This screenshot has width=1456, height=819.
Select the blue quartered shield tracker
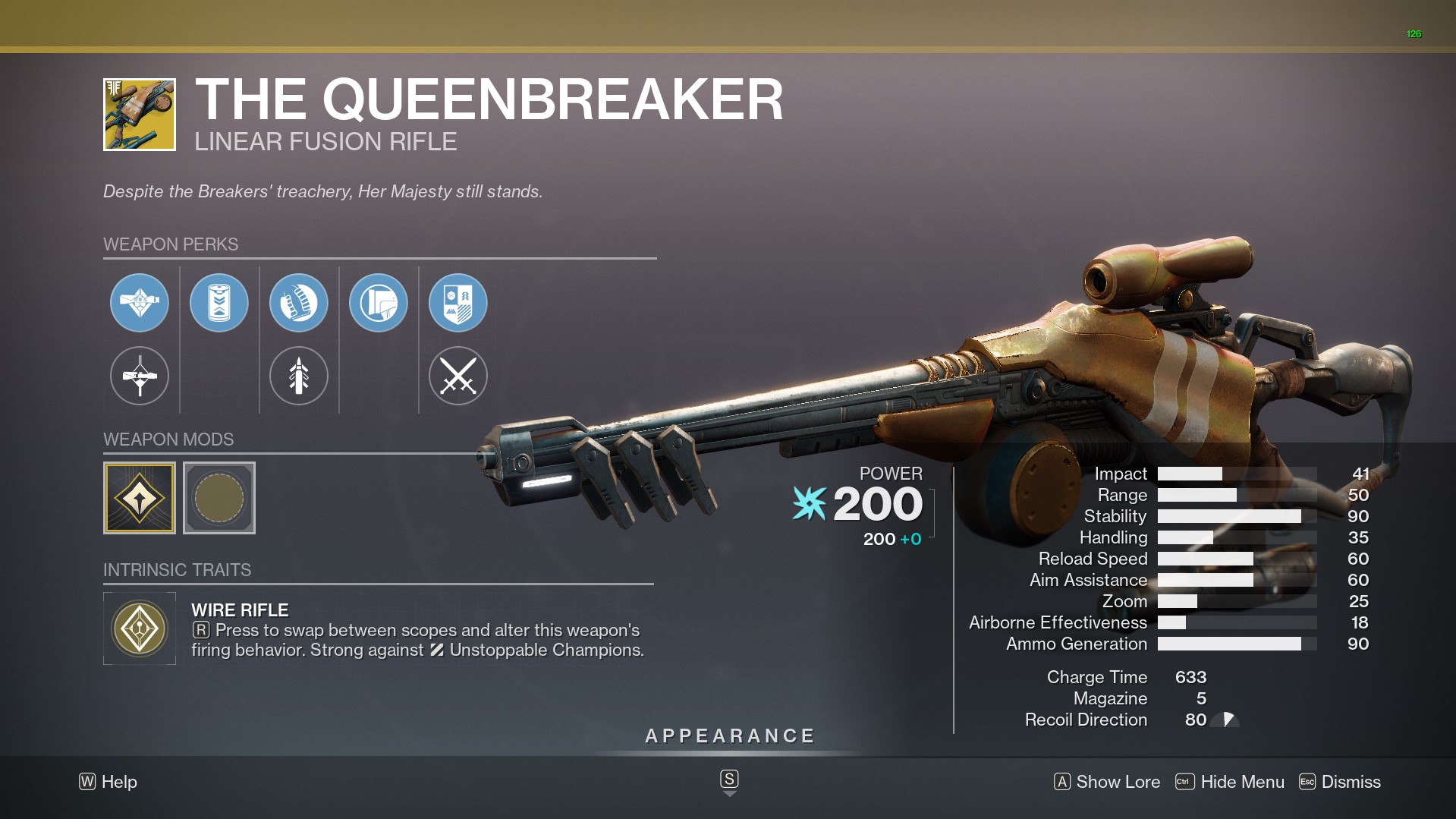[x=458, y=303]
